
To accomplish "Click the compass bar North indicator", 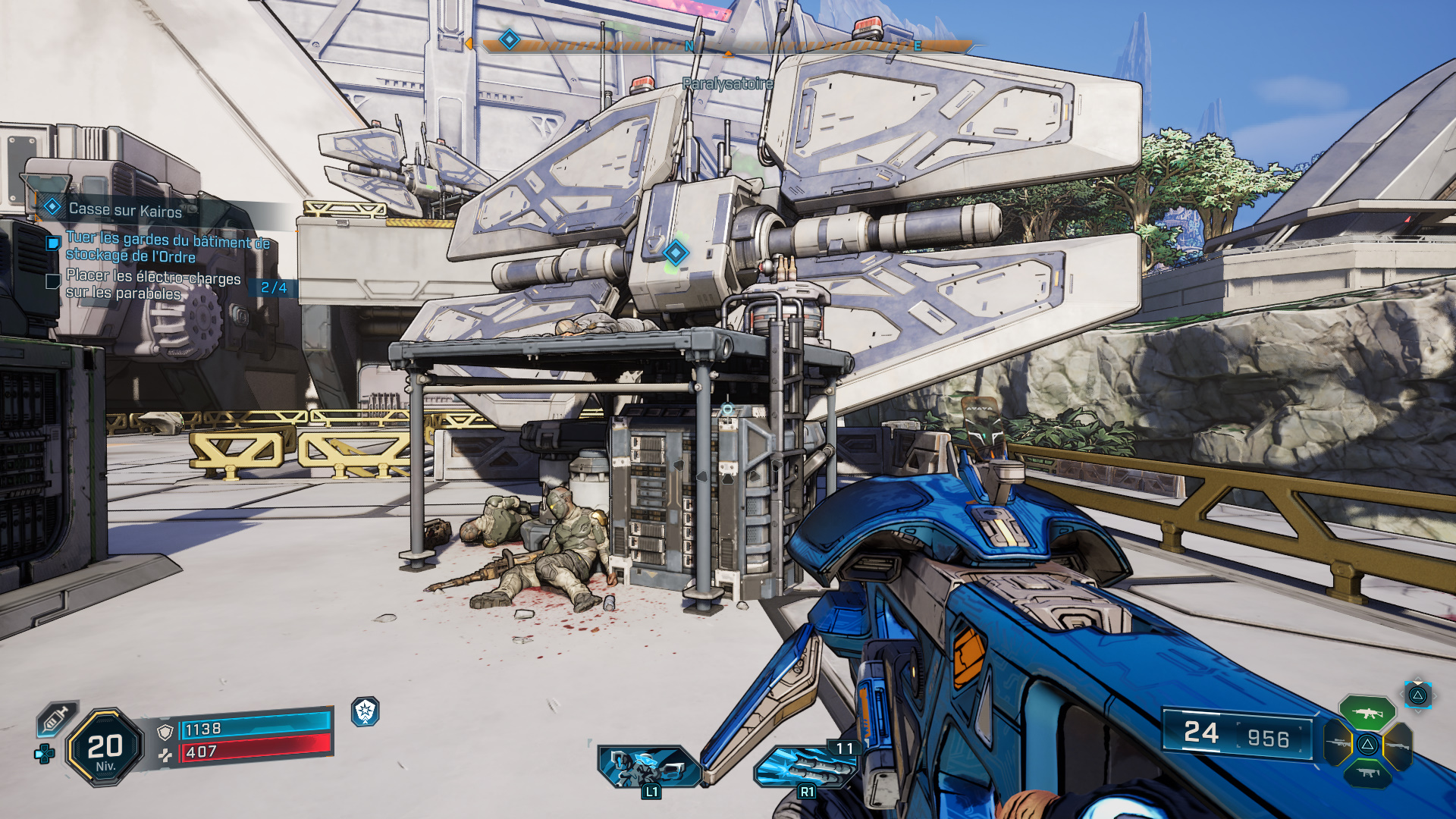I will pos(689,46).
